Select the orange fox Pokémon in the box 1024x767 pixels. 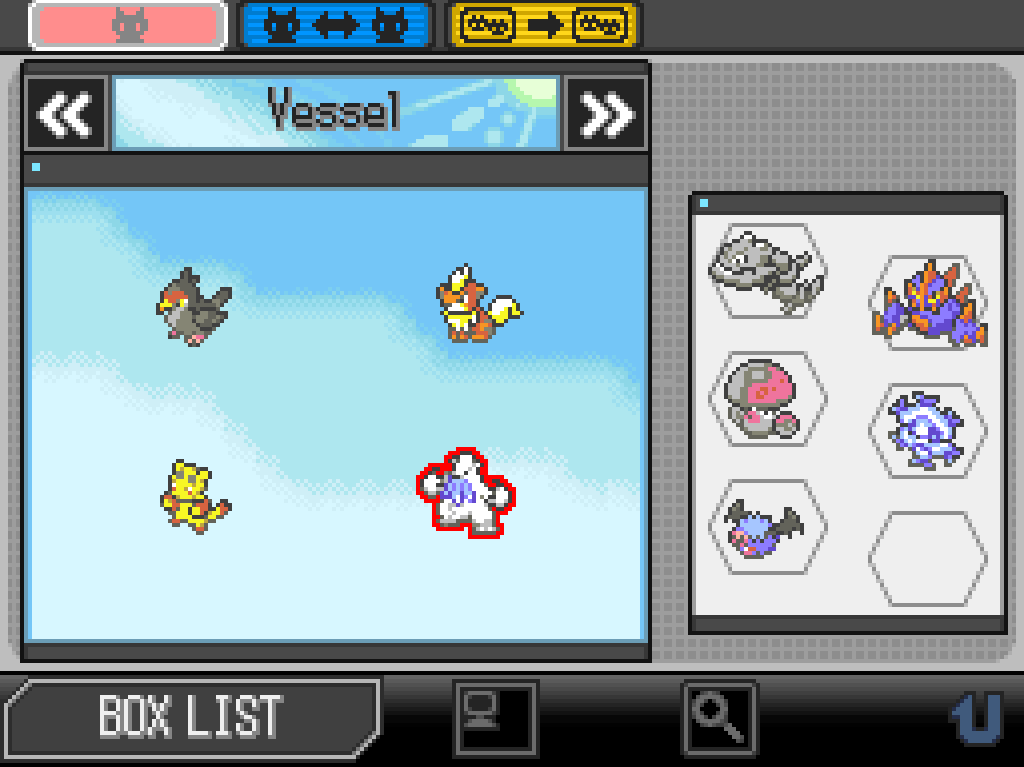476,305
